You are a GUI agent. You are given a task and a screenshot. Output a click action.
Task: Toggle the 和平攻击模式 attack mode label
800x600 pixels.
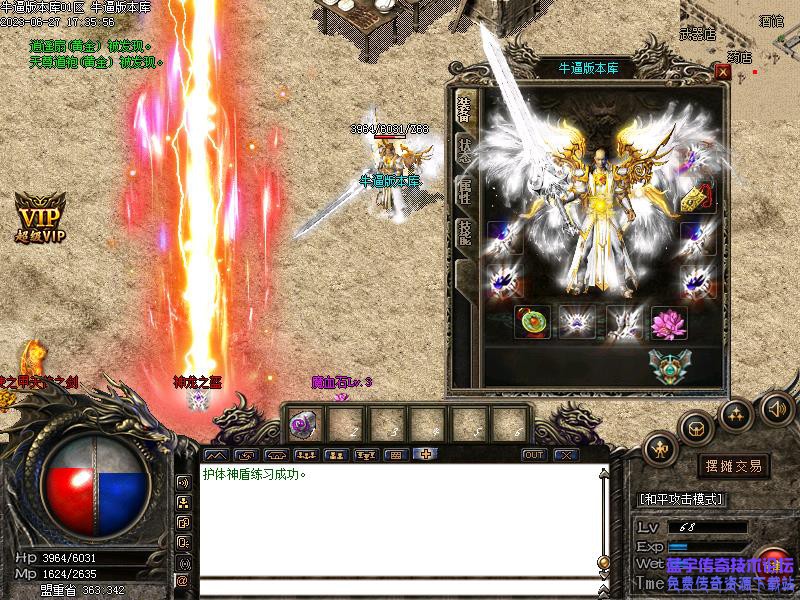681,499
